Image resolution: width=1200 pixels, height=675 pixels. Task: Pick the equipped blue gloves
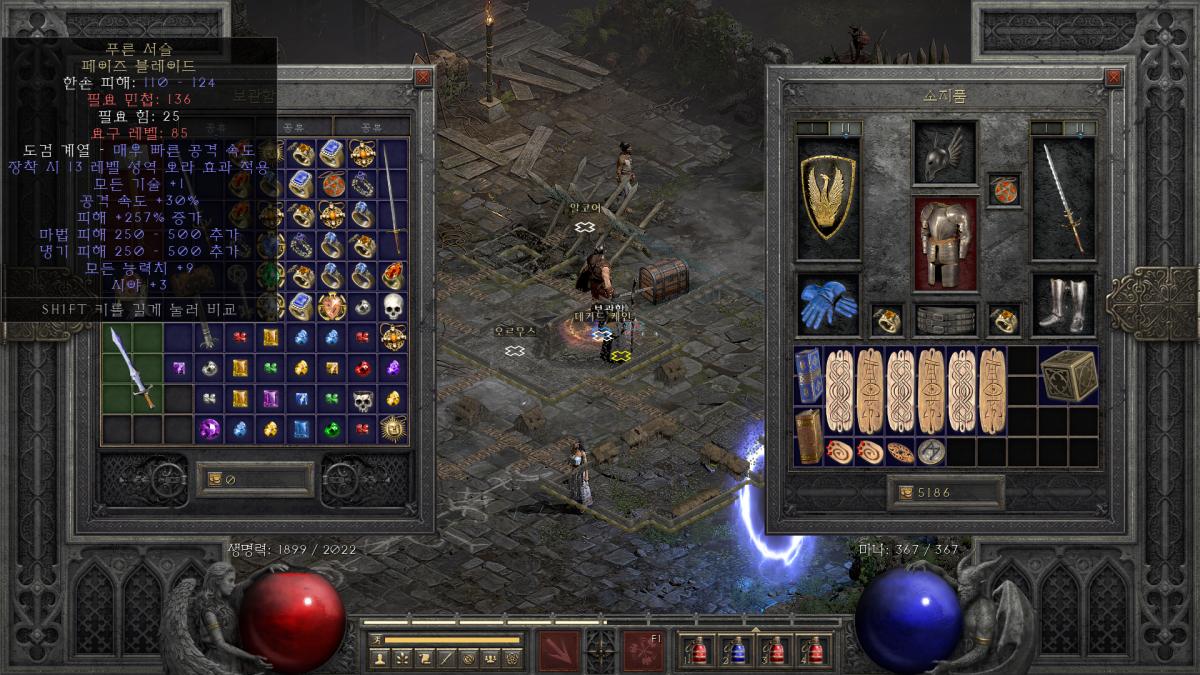pyautogui.click(x=828, y=306)
